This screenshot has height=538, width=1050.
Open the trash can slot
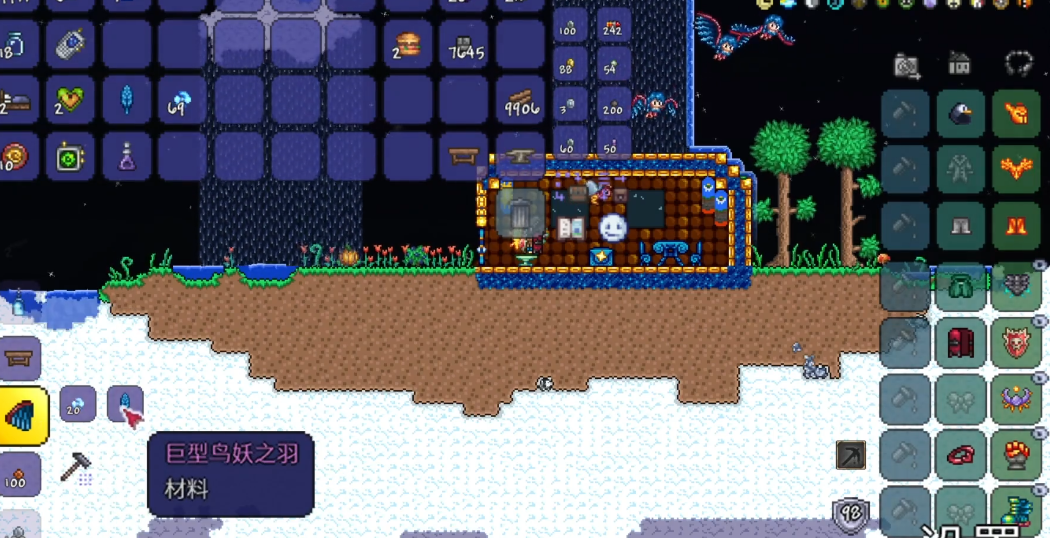coord(521,212)
